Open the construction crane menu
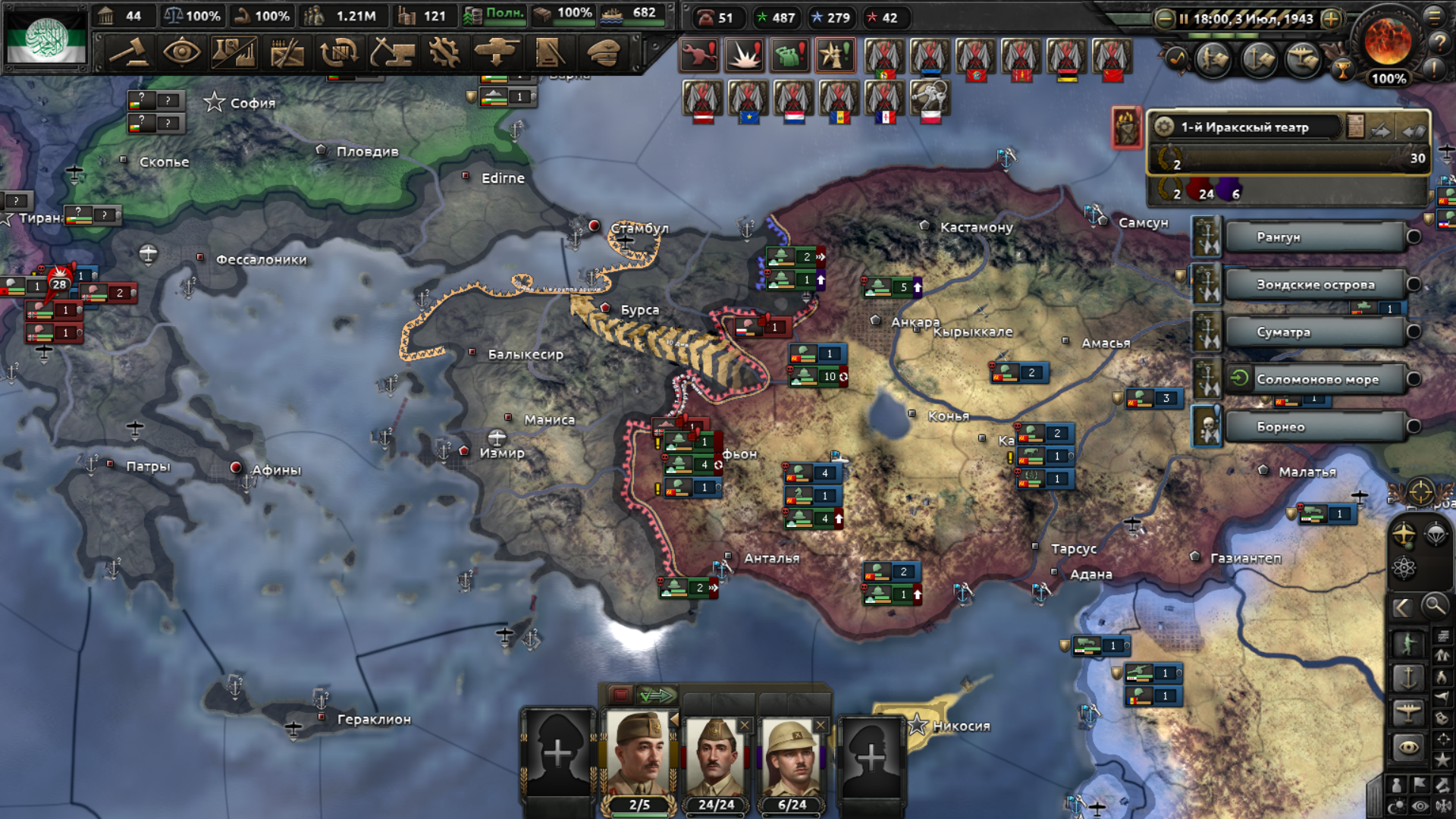The height and width of the screenshot is (819, 1456). [392, 53]
